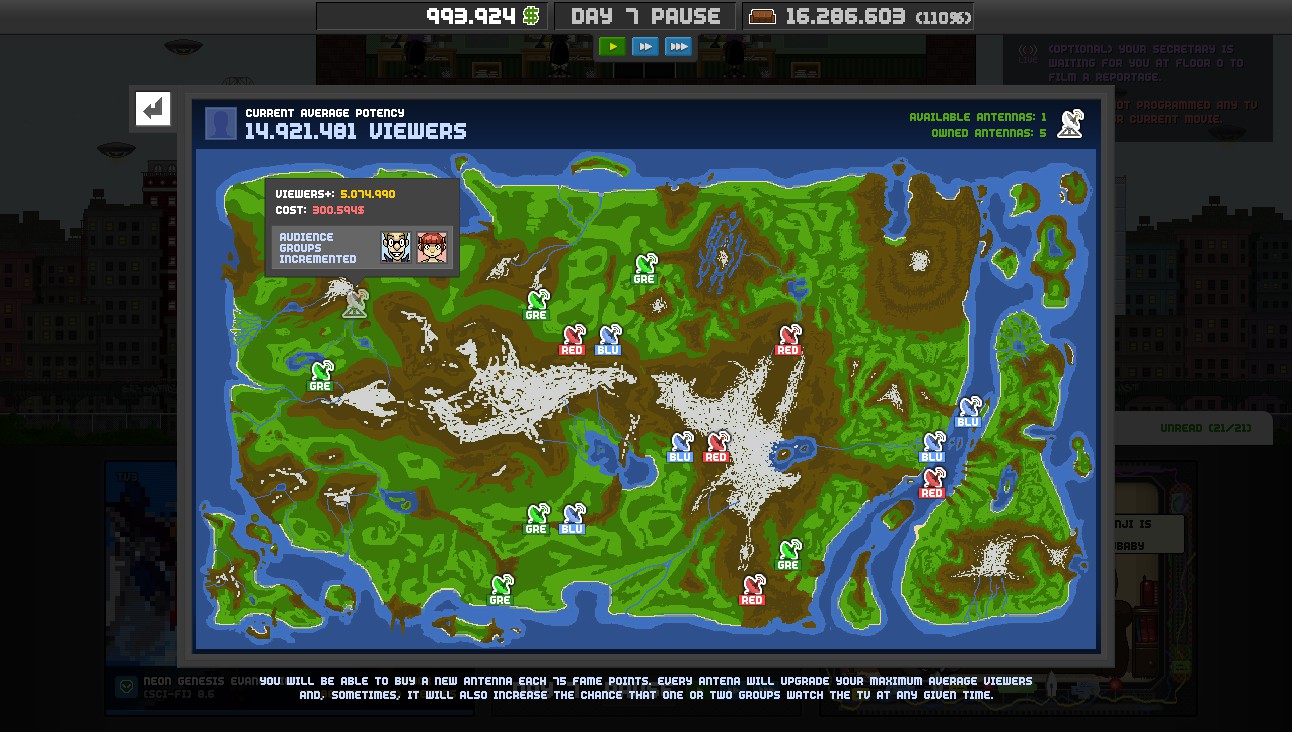The width and height of the screenshot is (1292, 732).
Task: Select the GRE antenna on the southern peninsula
Action: coord(500,585)
